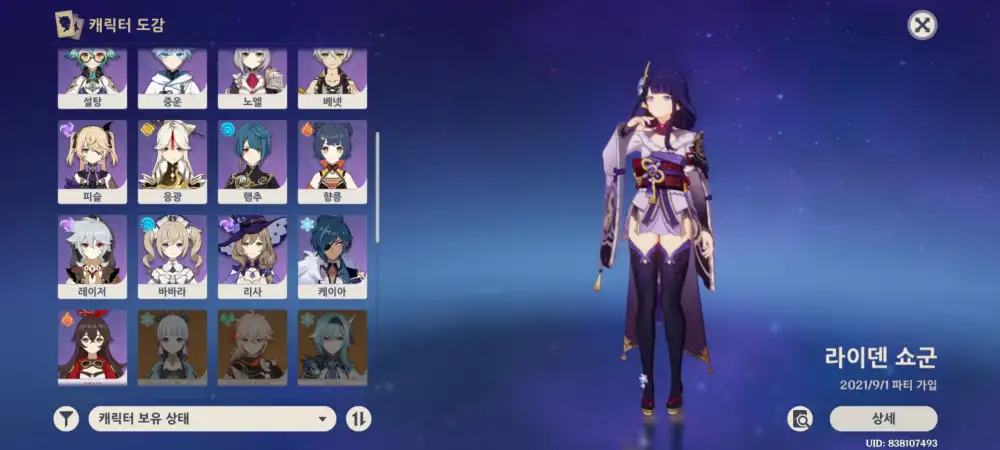Select the 노엘 character portrait
The image size is (1000, 450).
[x=252, y=77]
